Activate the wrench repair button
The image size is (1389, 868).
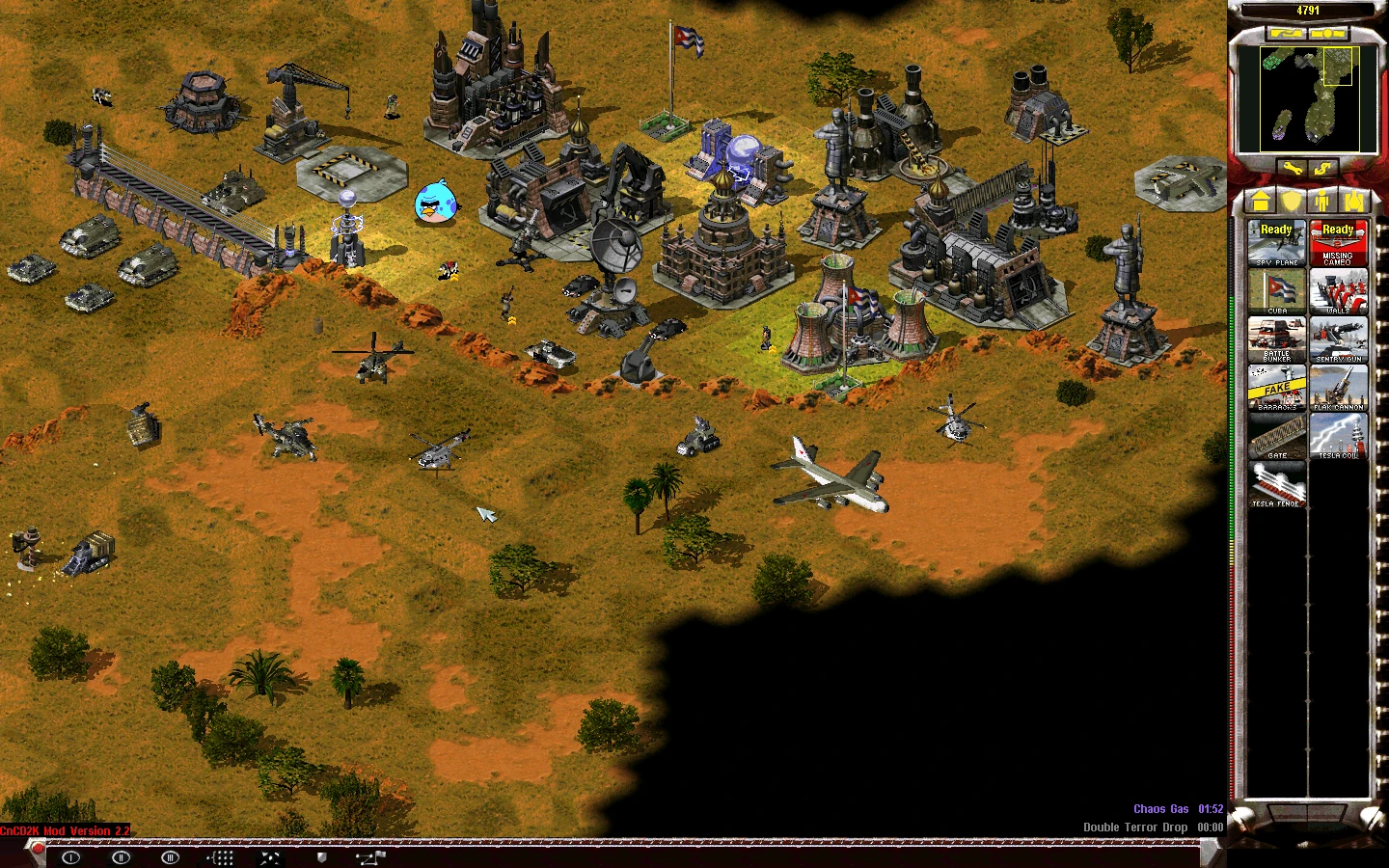(1291, 169)
